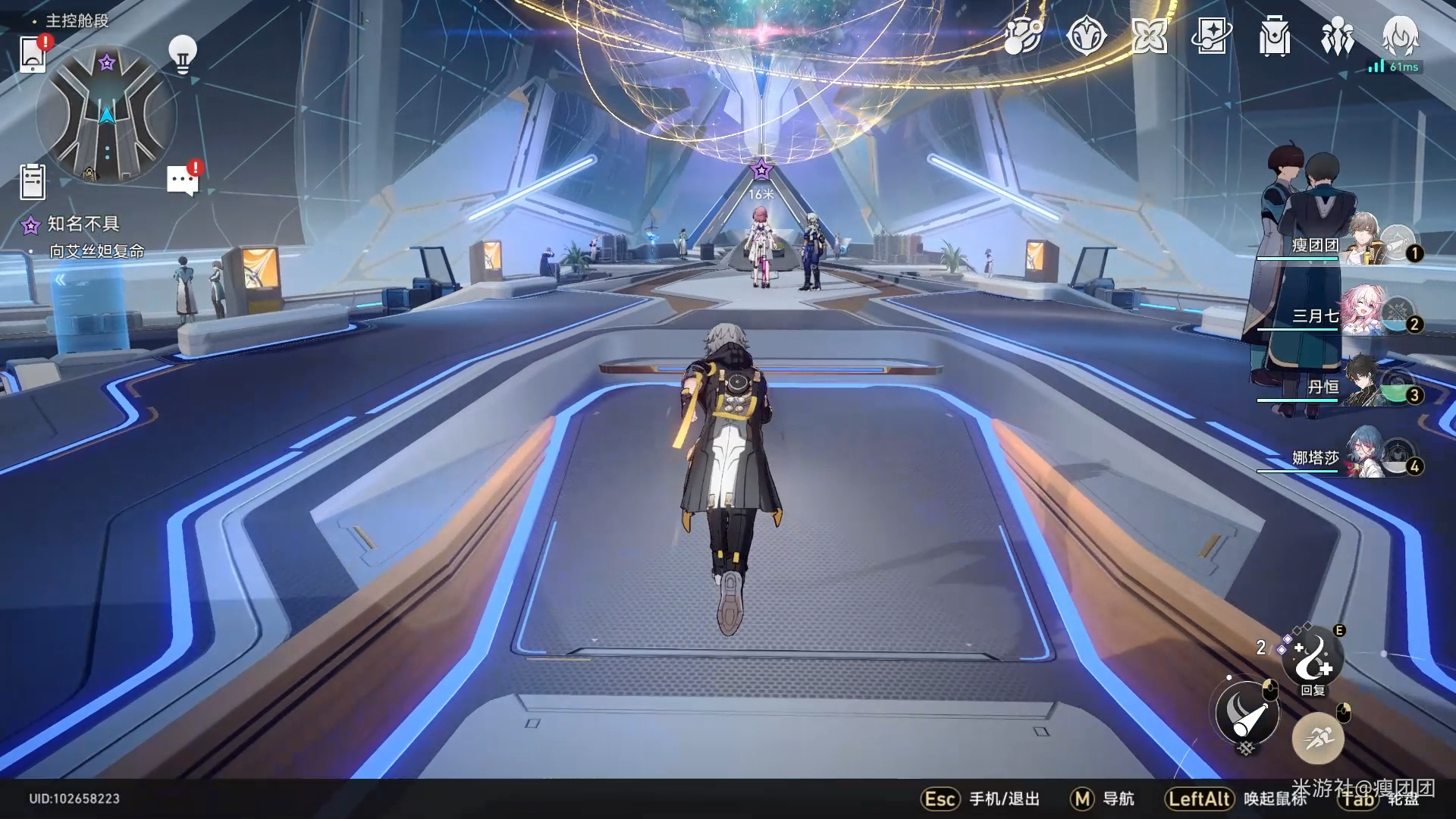Select the 知名不具 quest tracker
Image resolution: width=1456 pixels, height=819 pixels.
click(83, 224)
